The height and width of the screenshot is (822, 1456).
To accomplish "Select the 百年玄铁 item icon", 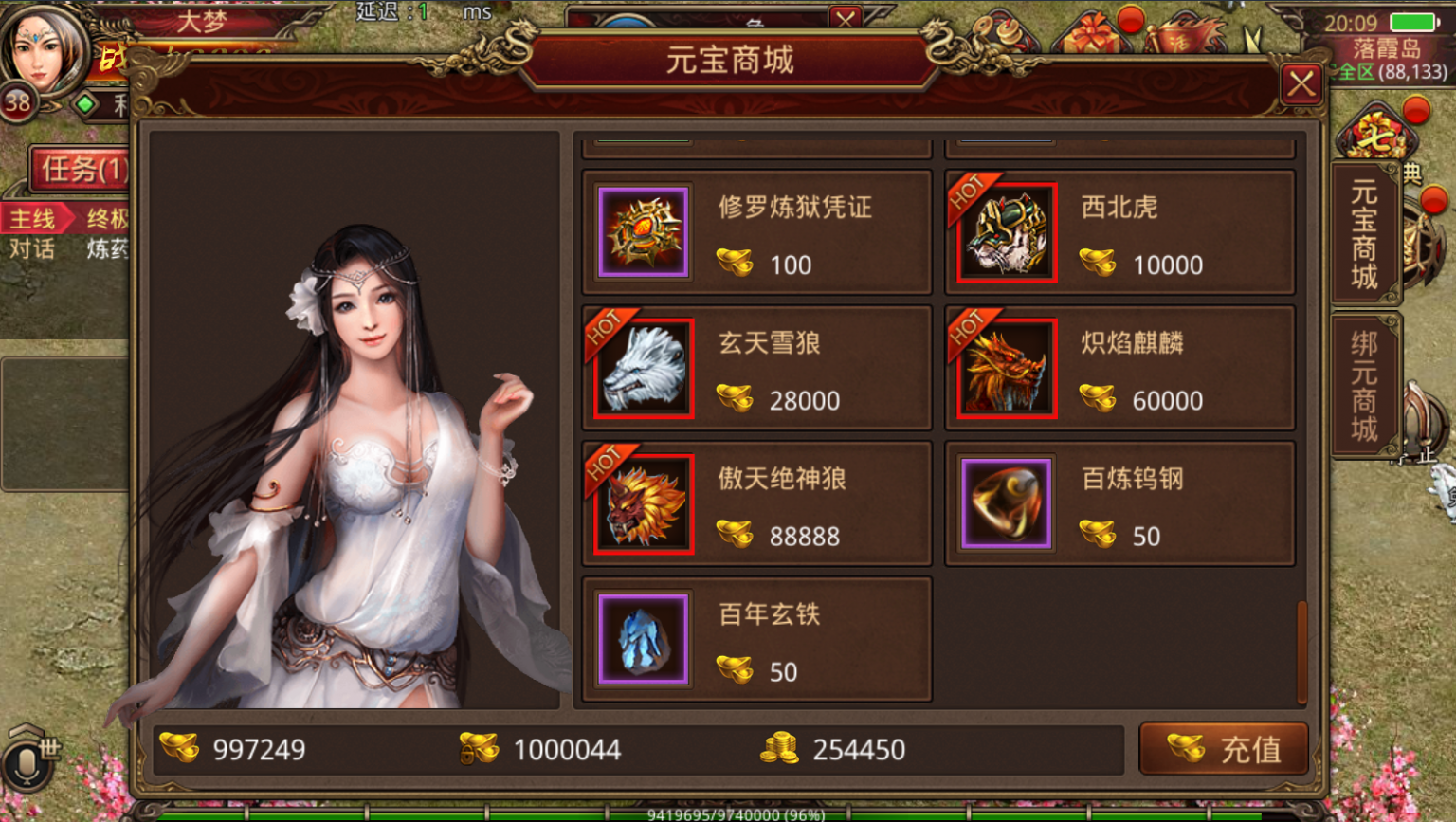I will tap(643, 639).
